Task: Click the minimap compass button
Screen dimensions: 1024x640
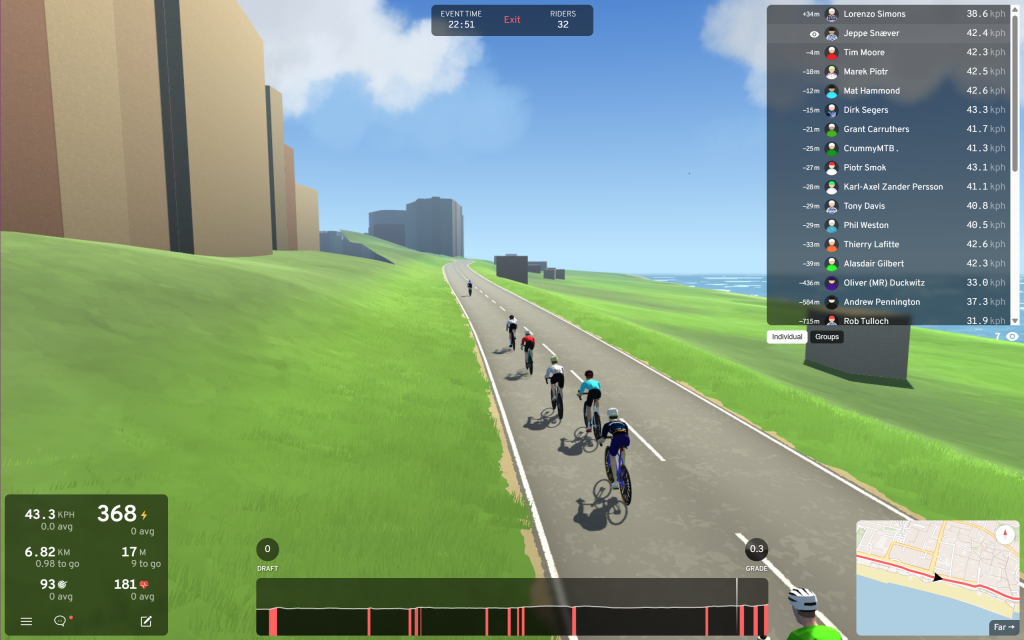Action: click(1005, 534)
